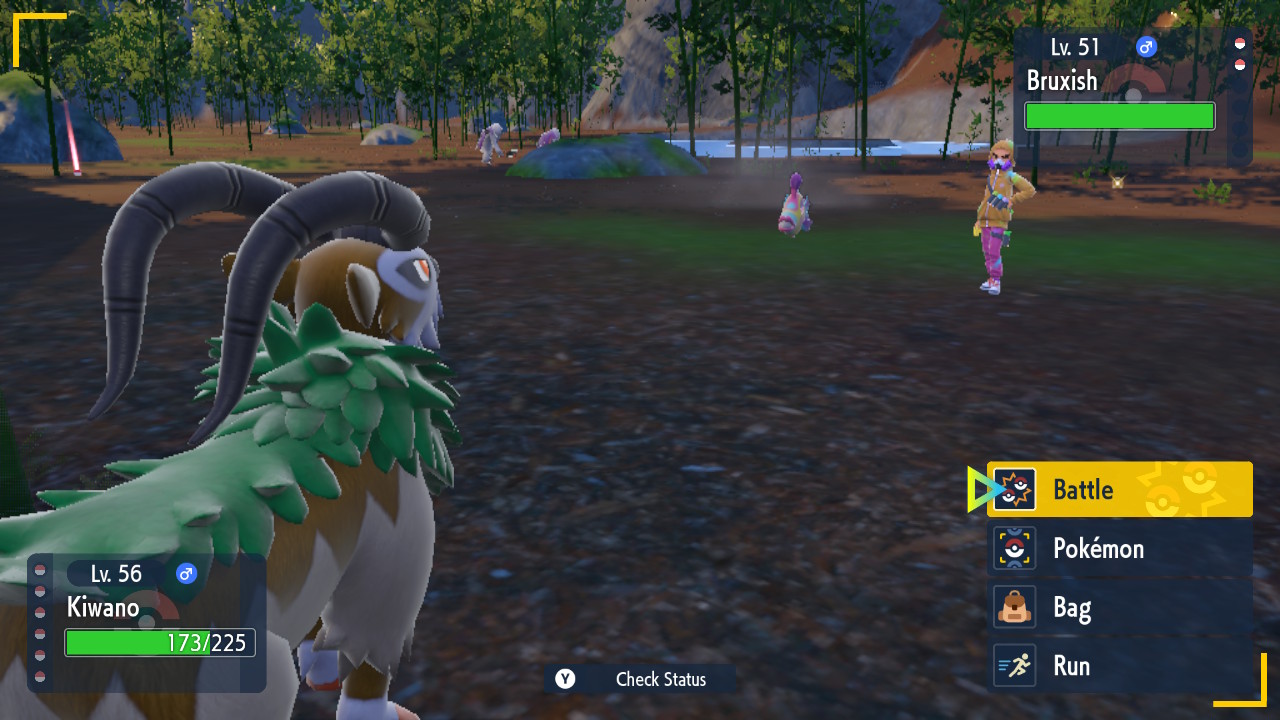Image resolution: width=1280 pixels, height=720 pixels.
Task: Select the Battle command
Action: tap(1119, 489)
